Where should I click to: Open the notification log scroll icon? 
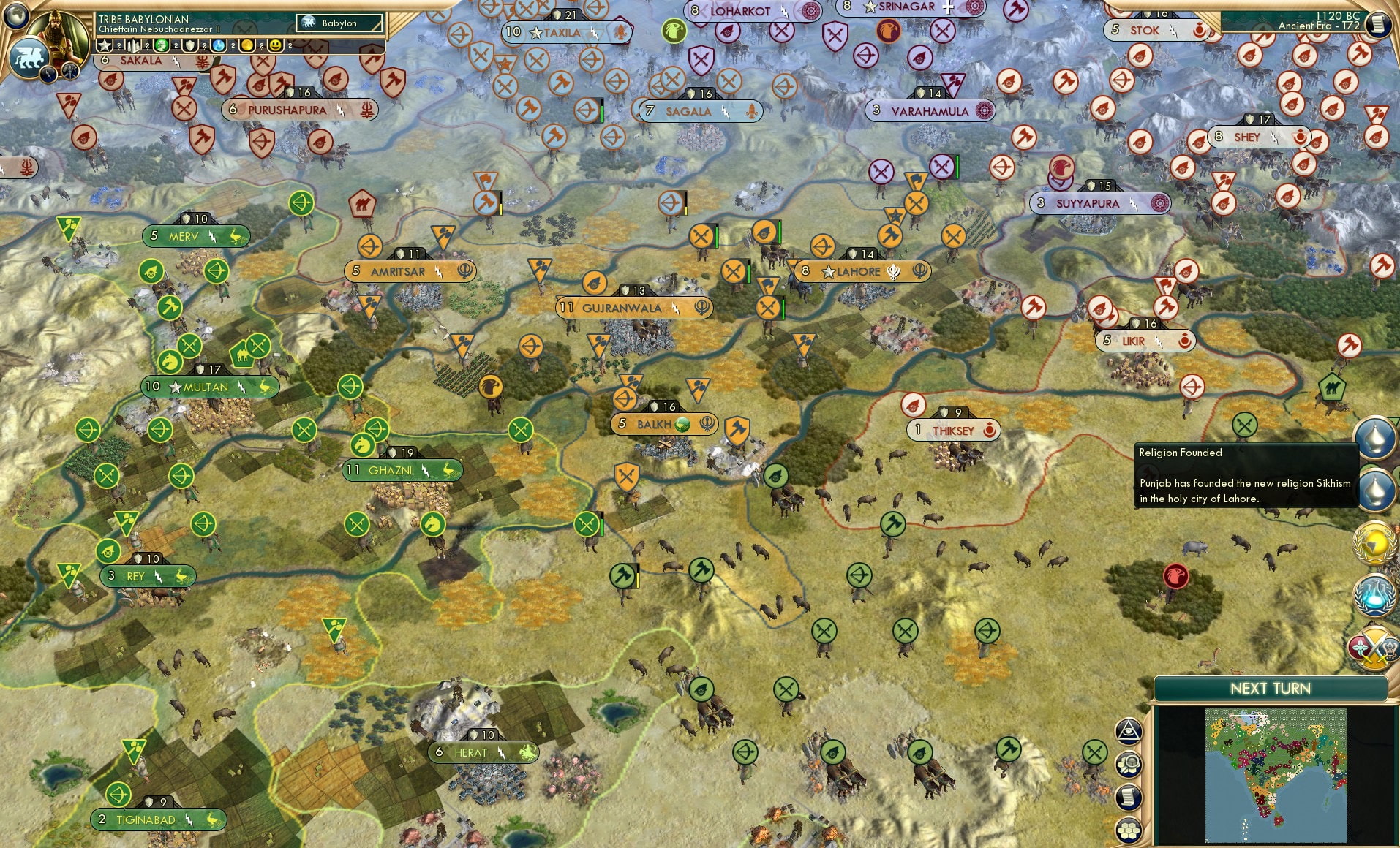tap(1128, 796)
